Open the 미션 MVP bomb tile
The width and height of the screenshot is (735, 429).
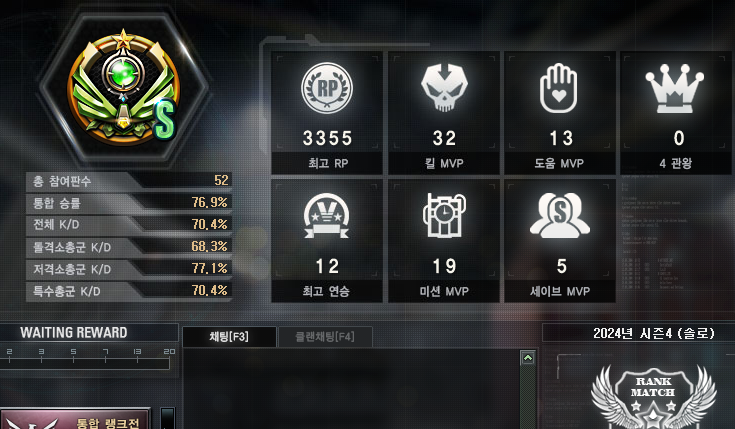[x=444, y=241]
